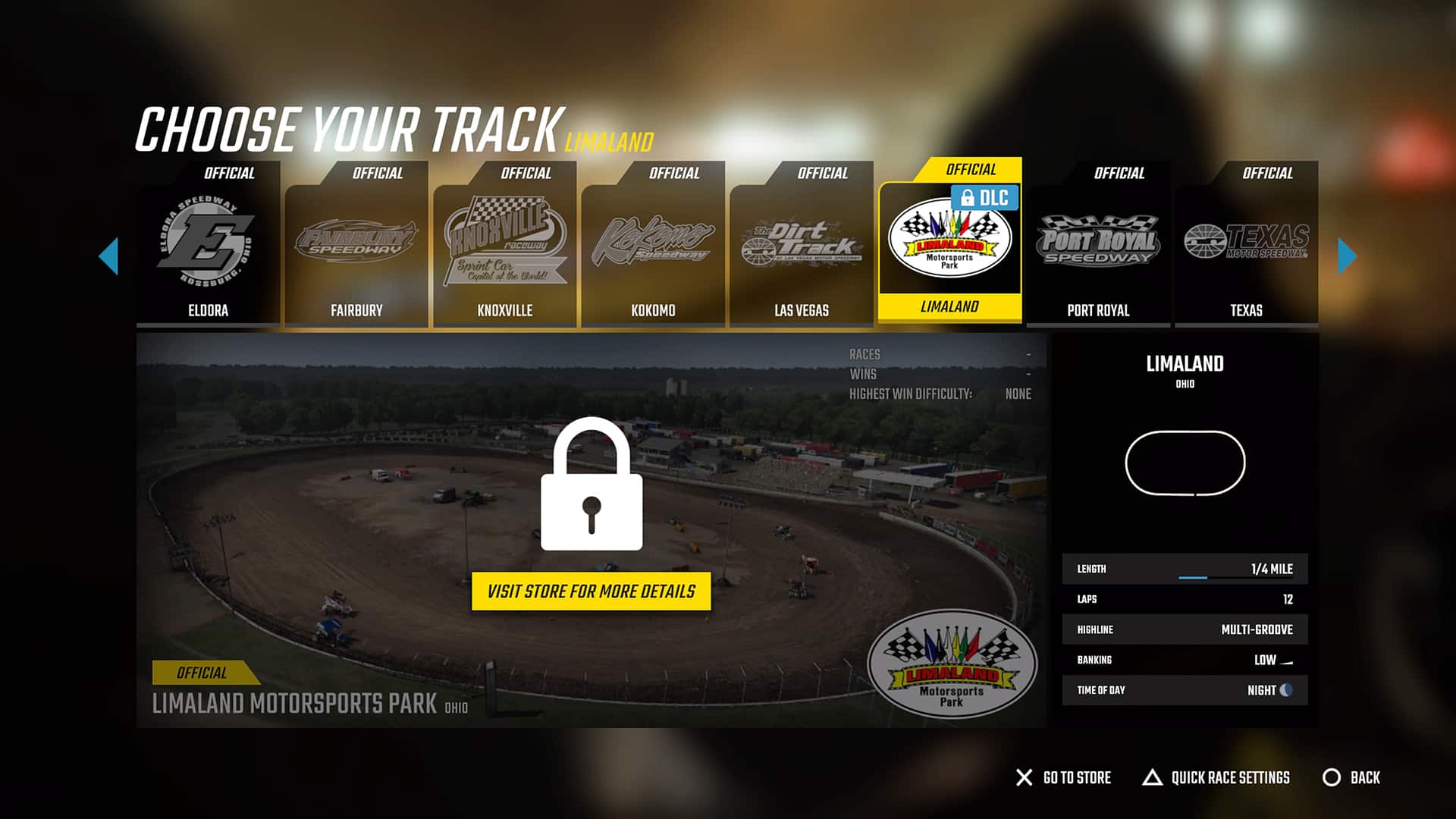Viewport: 1456px width, 819px height.
Task: Pick the Dirt Track Las Vegas icon
Action: (802, 239)
